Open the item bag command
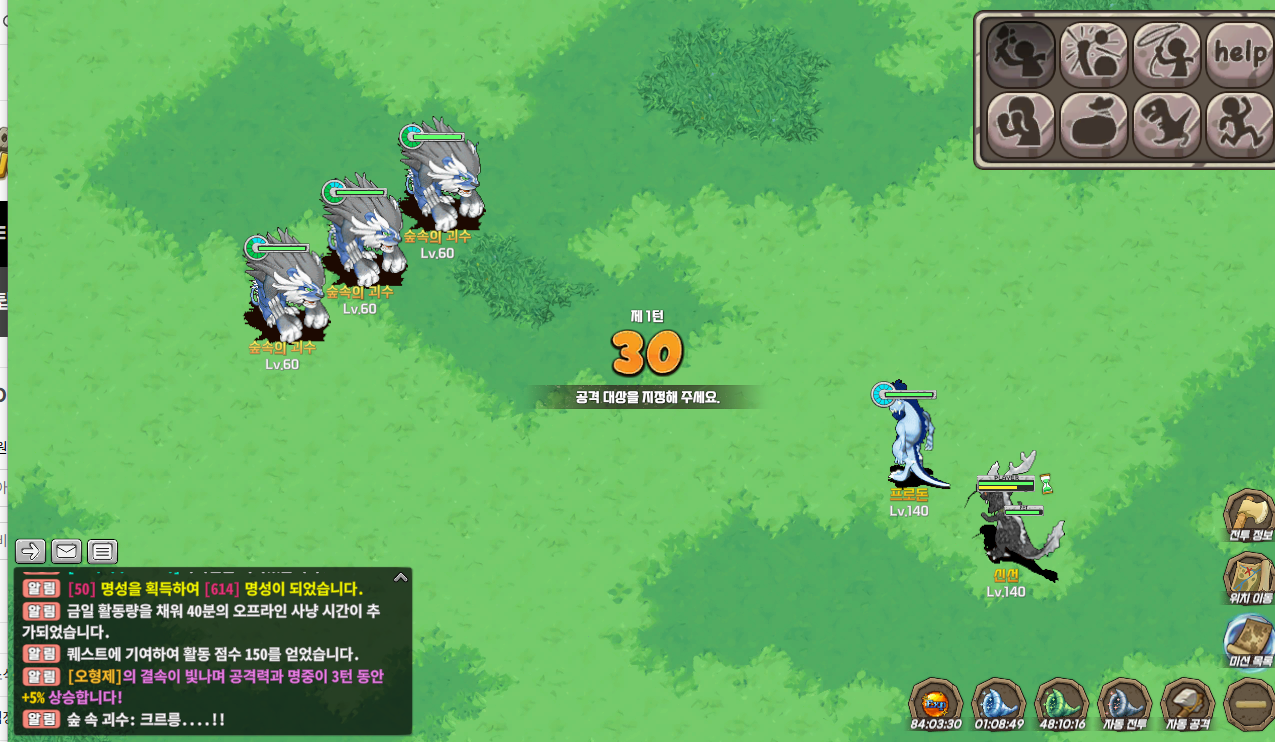This screenshot has height=742, width=1275. (x=1094, y=125)
